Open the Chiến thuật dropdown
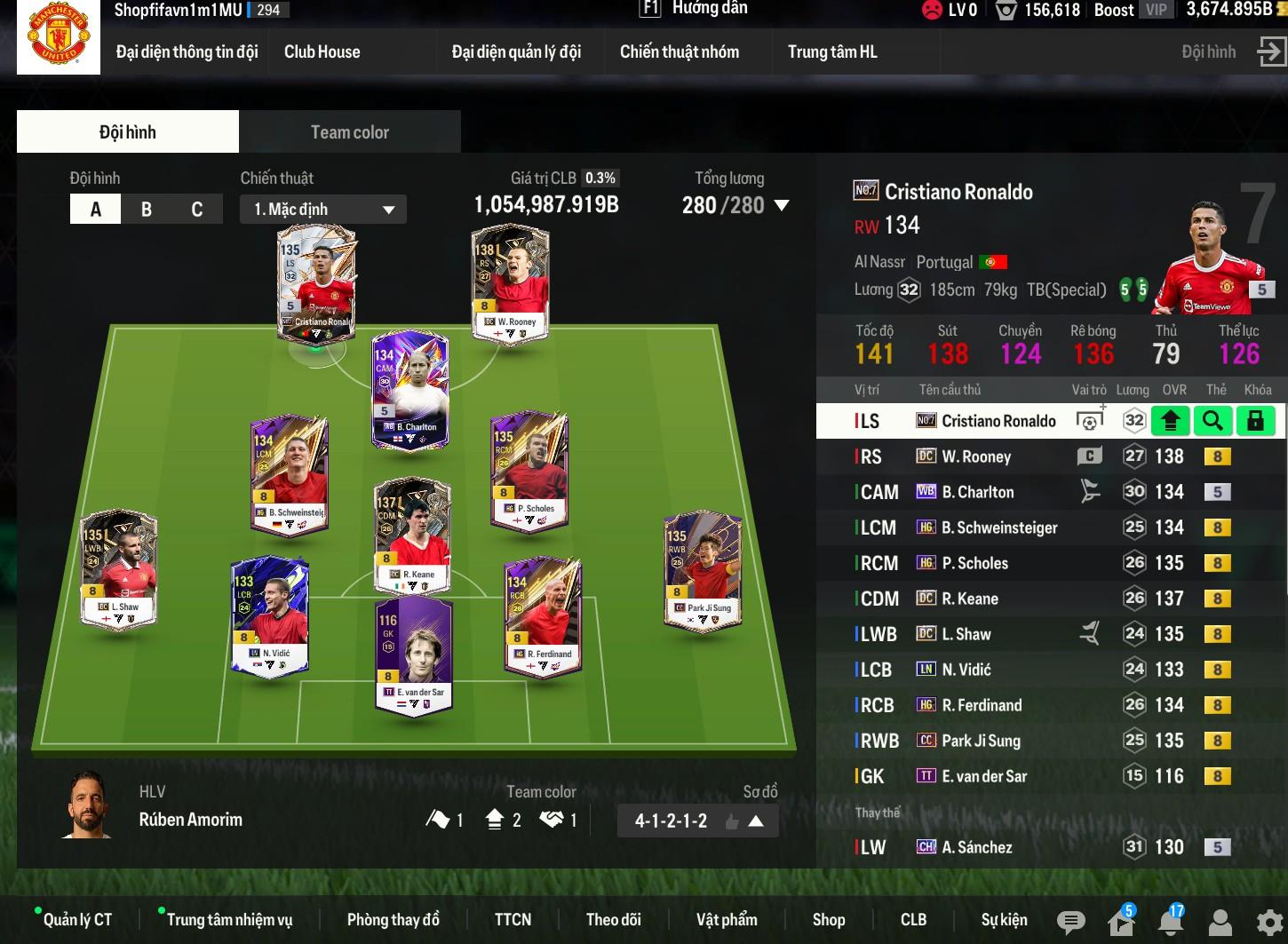Screen dimensions: 1288x944 pyautogui.click(x=323, y=210)
